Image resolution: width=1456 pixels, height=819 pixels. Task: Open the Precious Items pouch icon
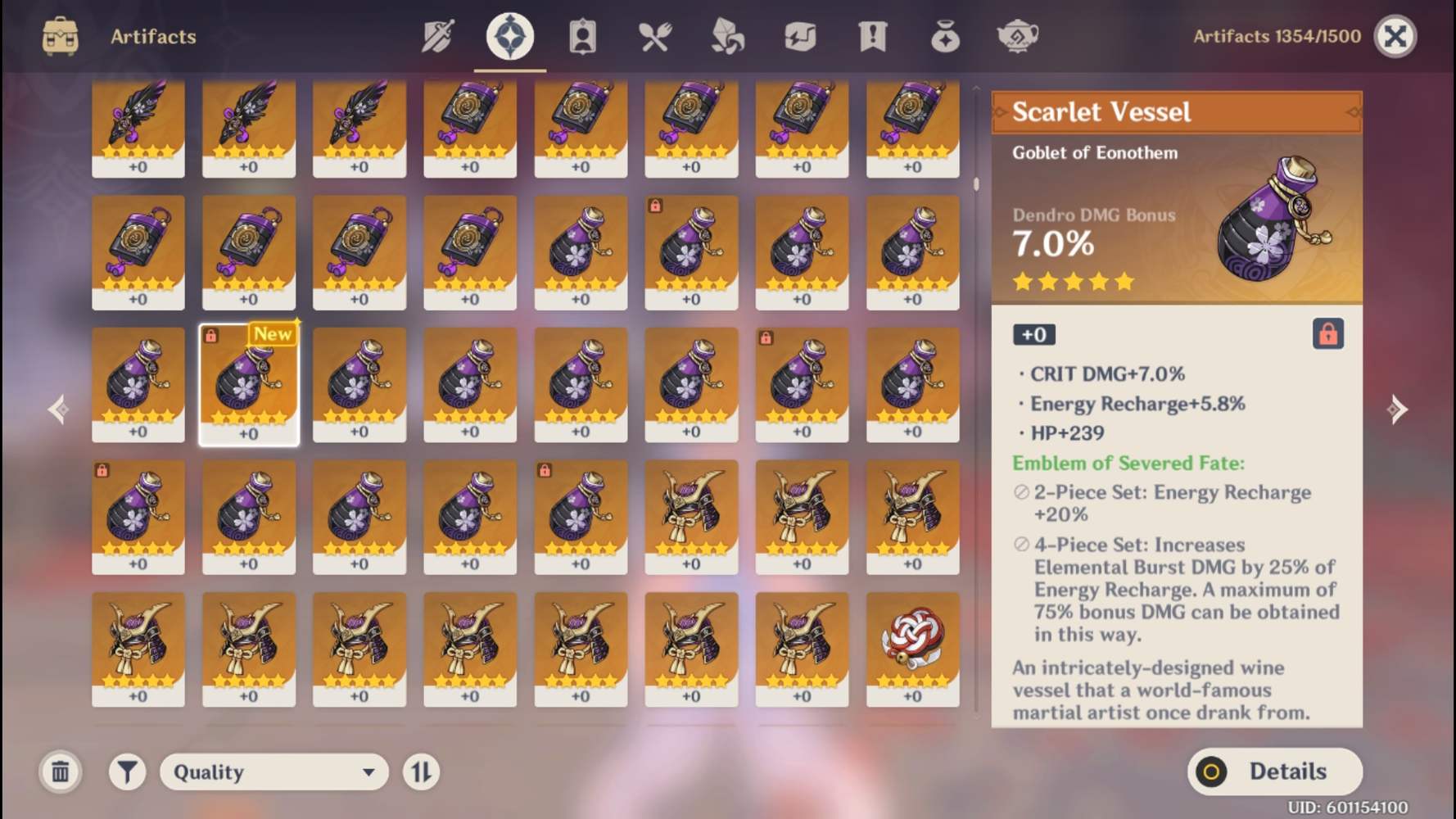(x=945, y=36)
